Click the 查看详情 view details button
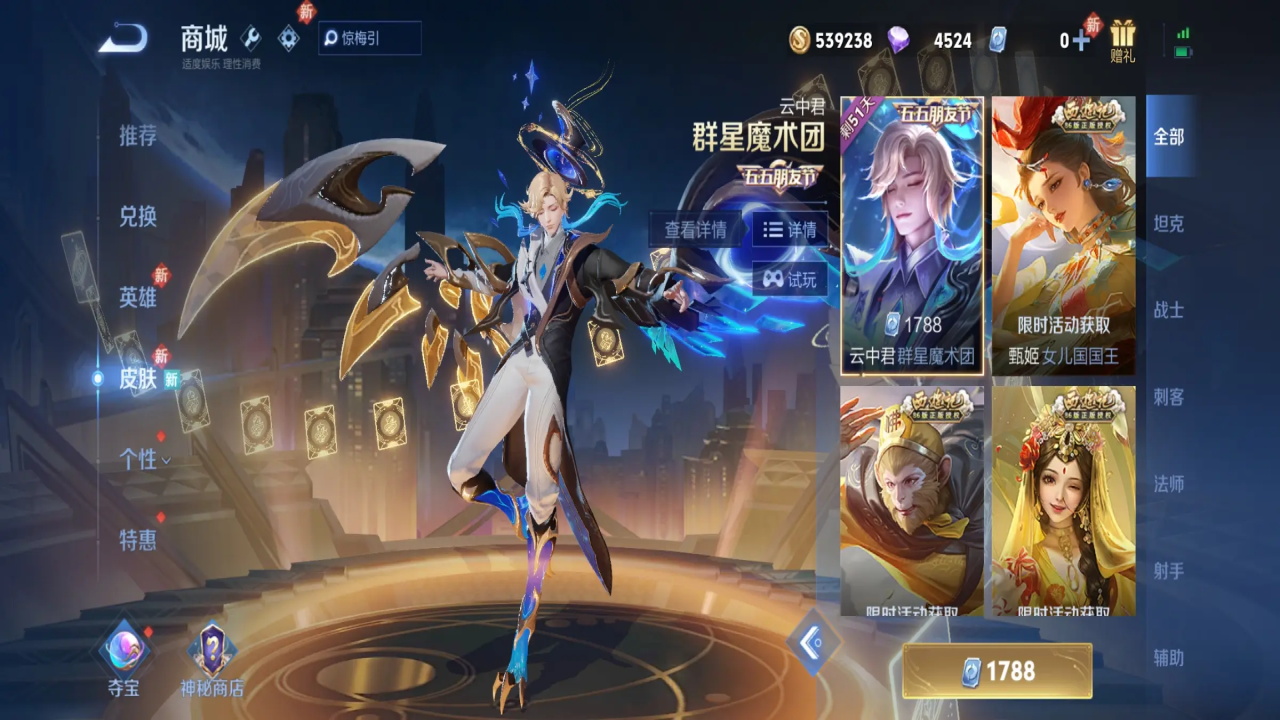This screenshot has height=720, width=1280. tap(695, 229)
